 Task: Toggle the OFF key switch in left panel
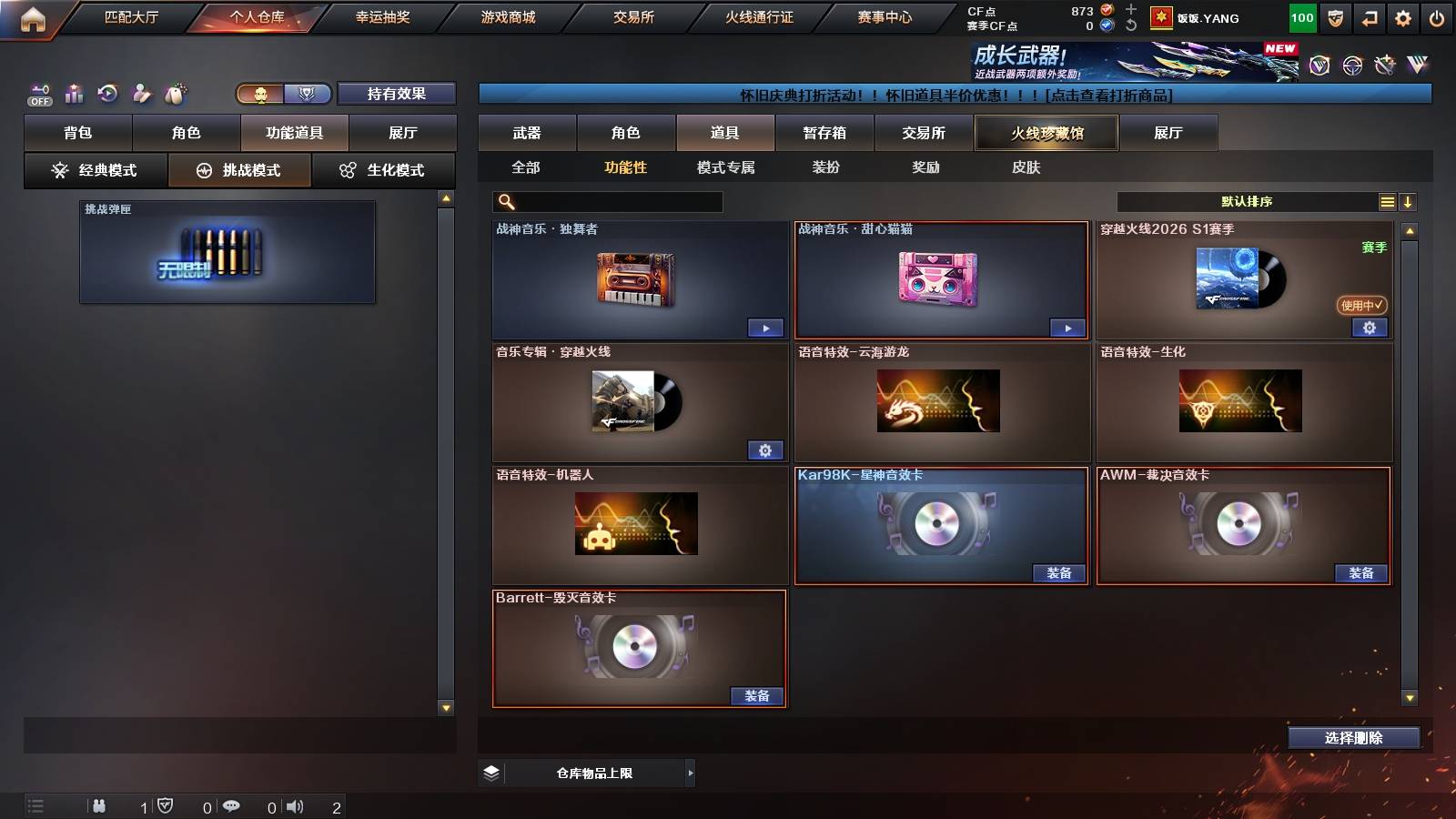tap(38, 93)
